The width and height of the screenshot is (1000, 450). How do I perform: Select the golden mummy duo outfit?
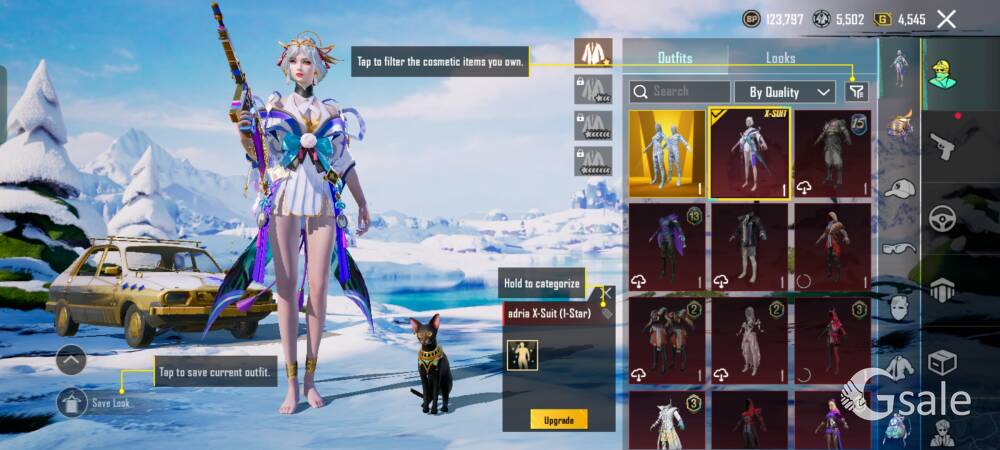[x=666, y=154]
